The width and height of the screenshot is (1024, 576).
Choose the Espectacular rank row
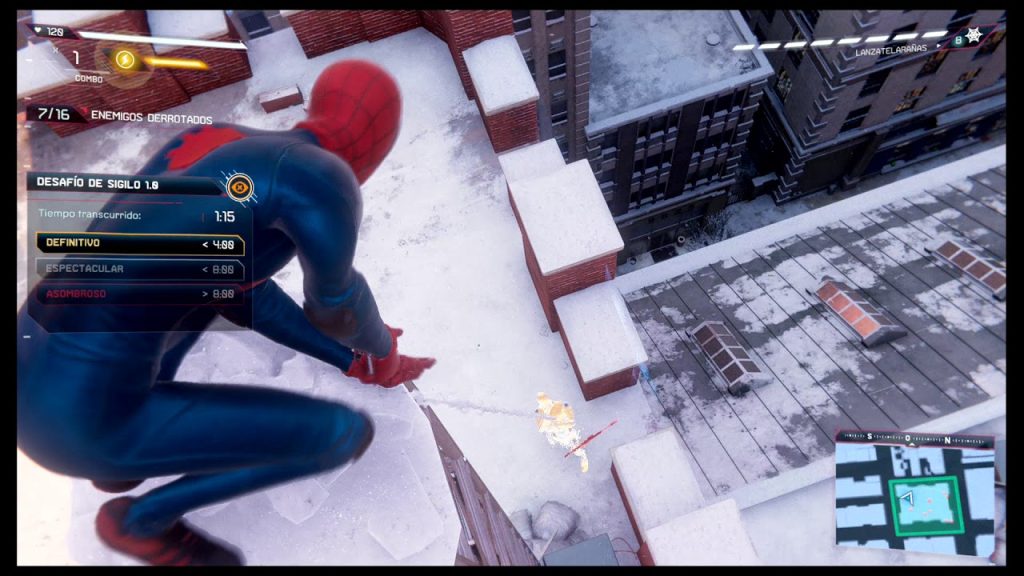pyautogui.click(x=140, y=269)
